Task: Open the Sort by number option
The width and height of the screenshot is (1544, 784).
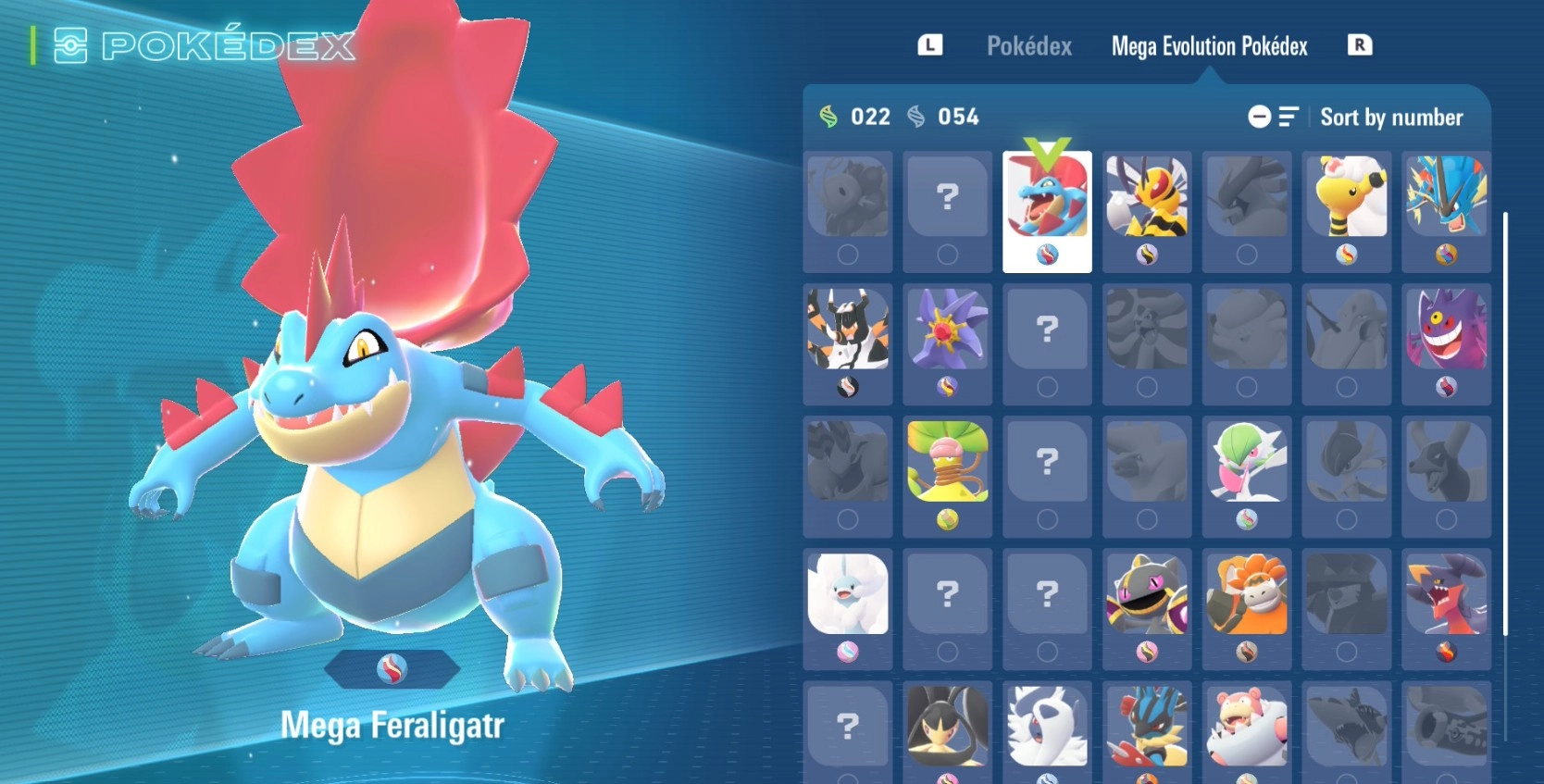Action: 1390,118
